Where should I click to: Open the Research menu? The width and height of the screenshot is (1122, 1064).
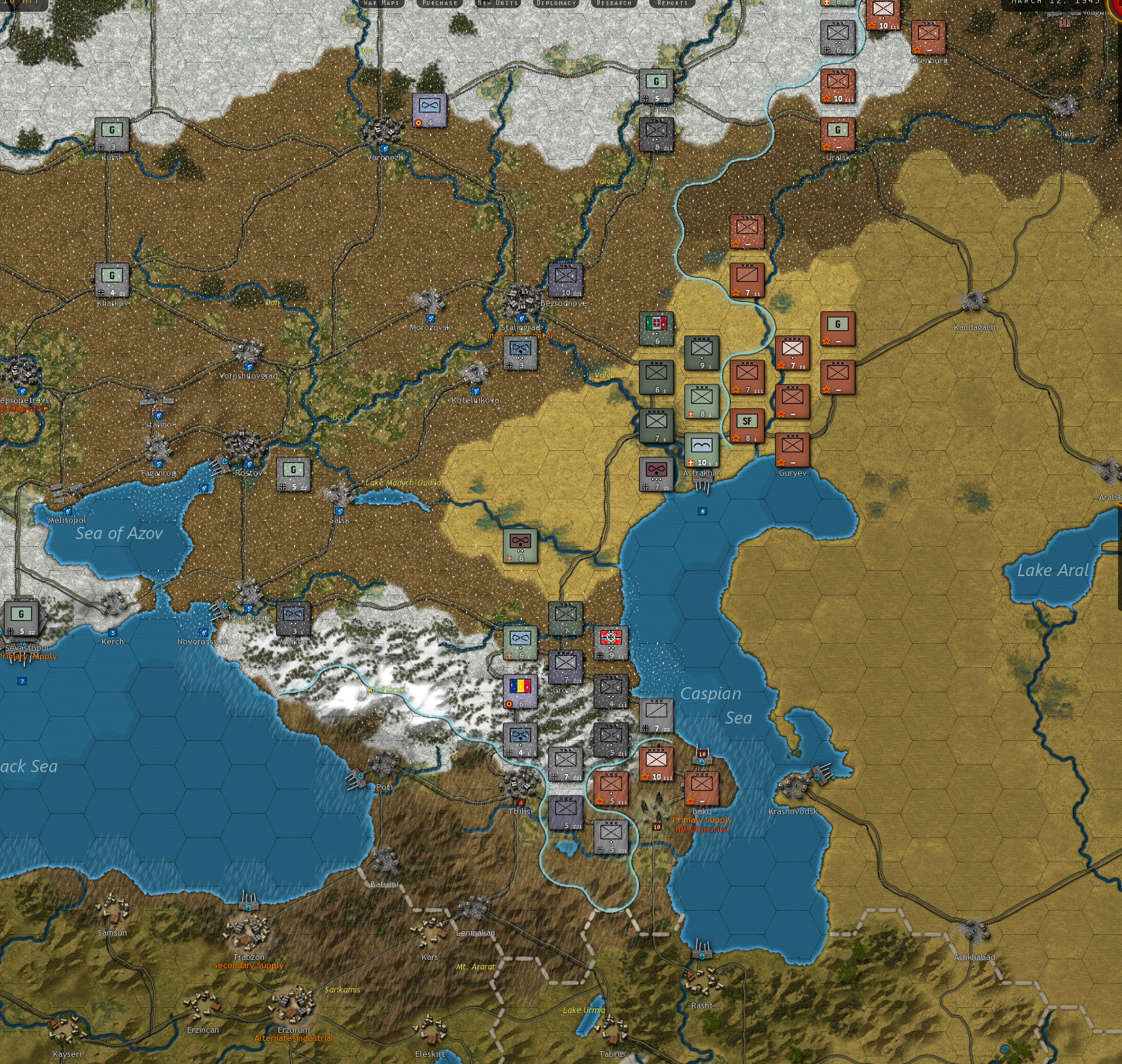tap(614, 3)
